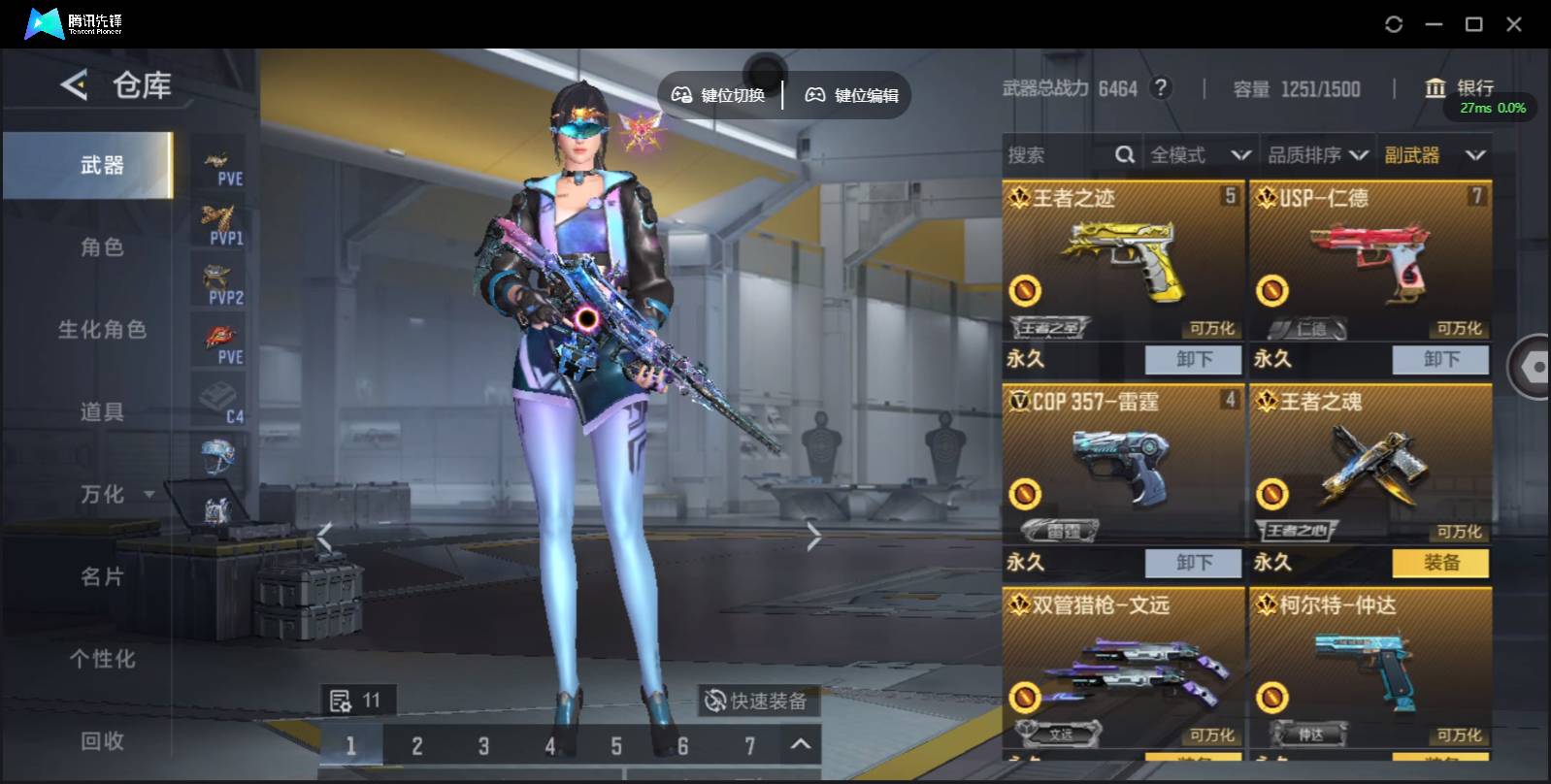
Task: Click the 快速装备 quick equip button
Action: (756, 701)
